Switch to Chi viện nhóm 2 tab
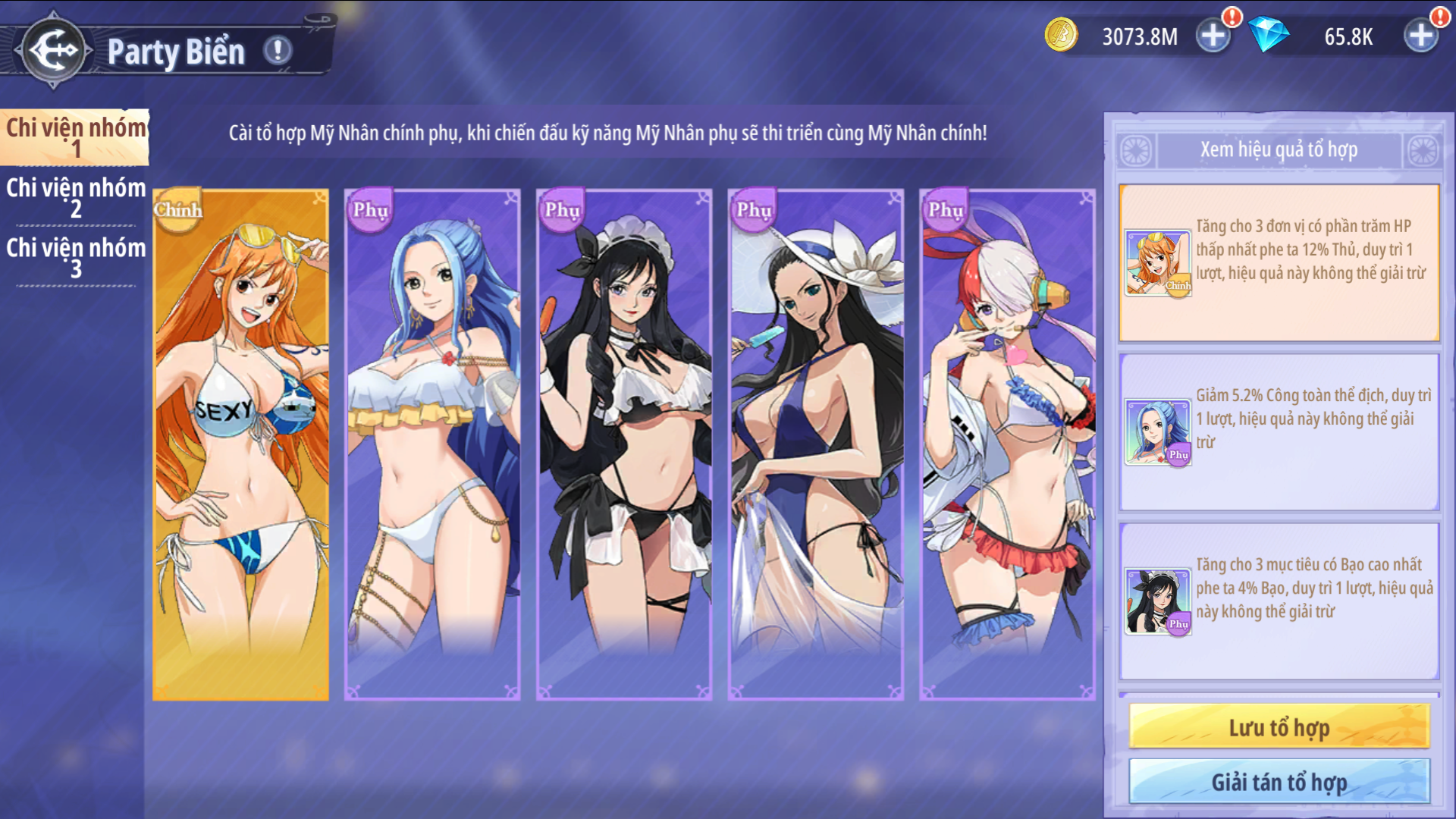 click(75, 197)
